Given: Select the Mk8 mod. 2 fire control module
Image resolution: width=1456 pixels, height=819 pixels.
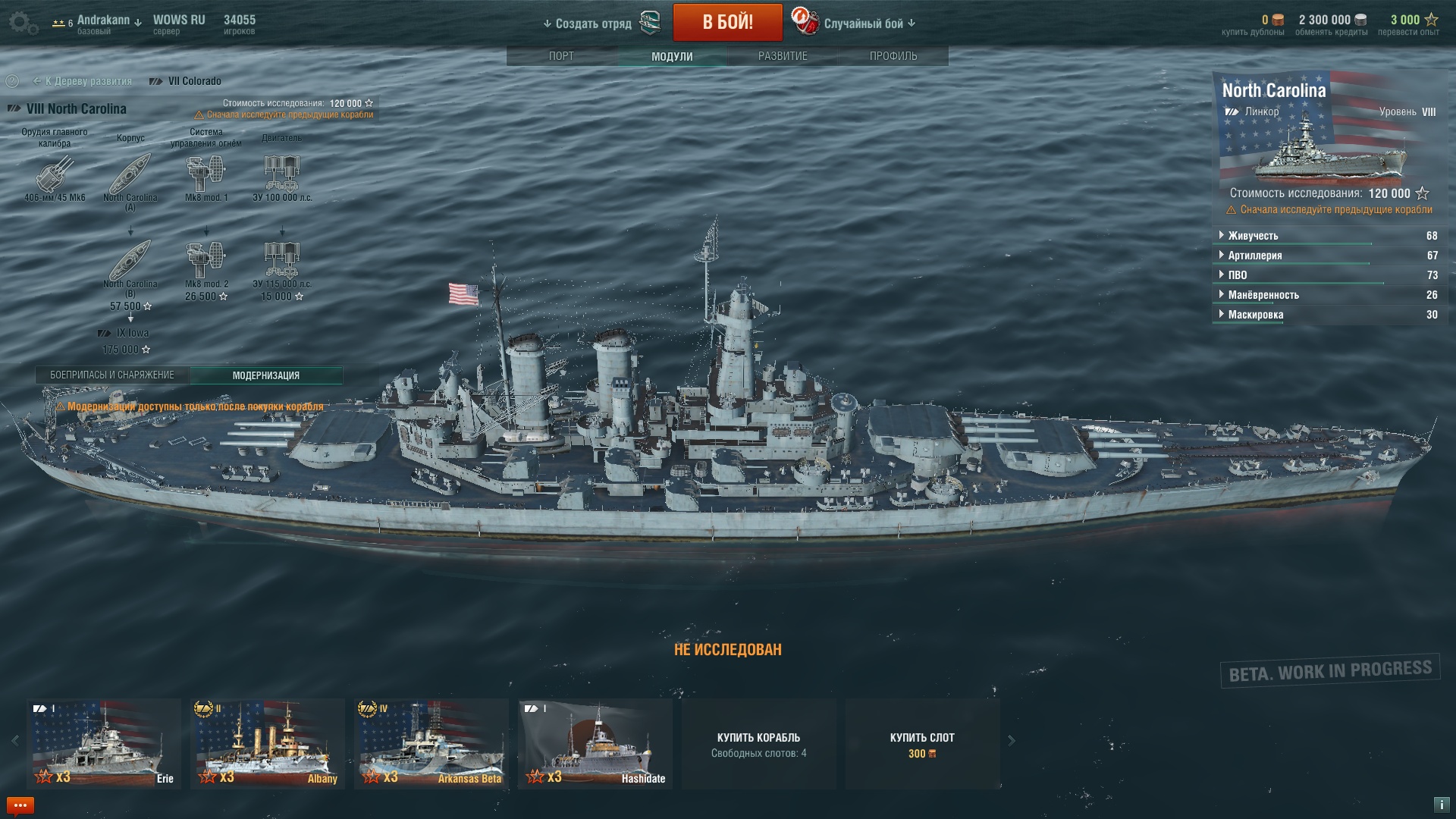Looking at the screenshot, I should [x=206, y=261].
